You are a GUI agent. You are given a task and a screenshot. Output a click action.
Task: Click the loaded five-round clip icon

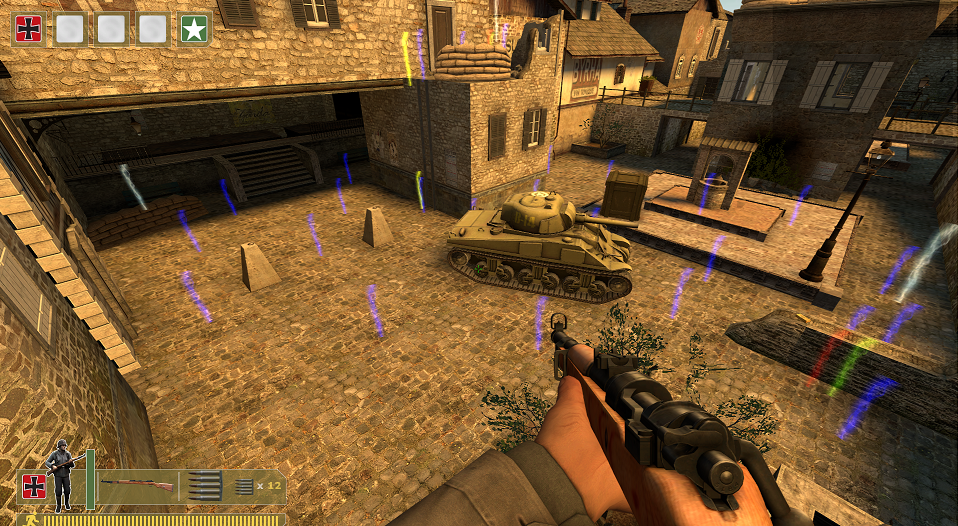pos(204,486)
